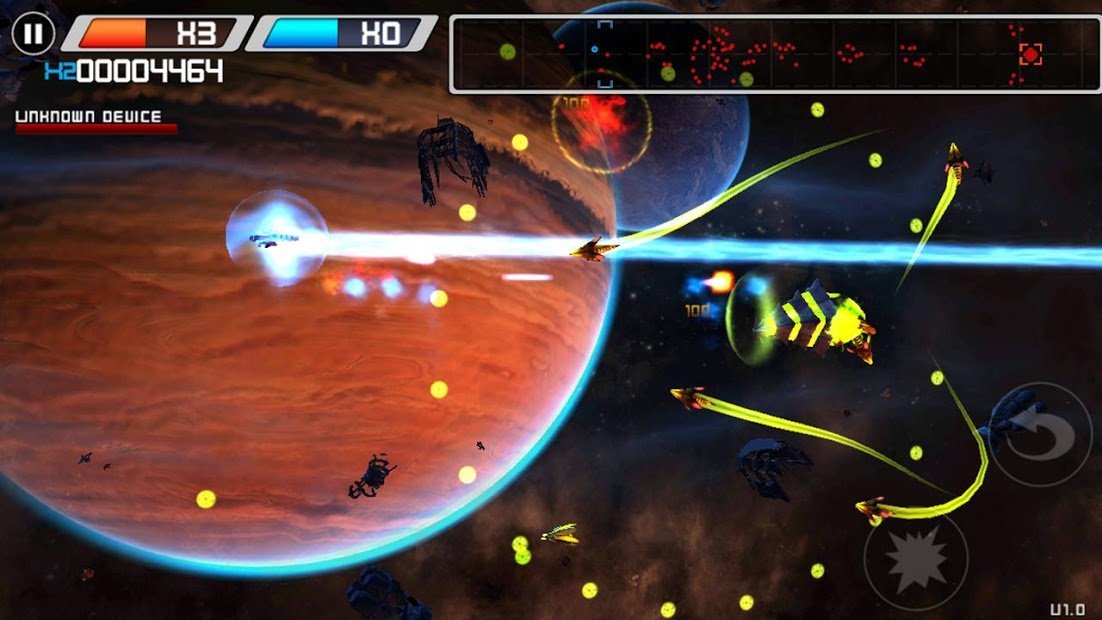Select the red boss marker on the radar
1102x620 pixels.
1030,54
